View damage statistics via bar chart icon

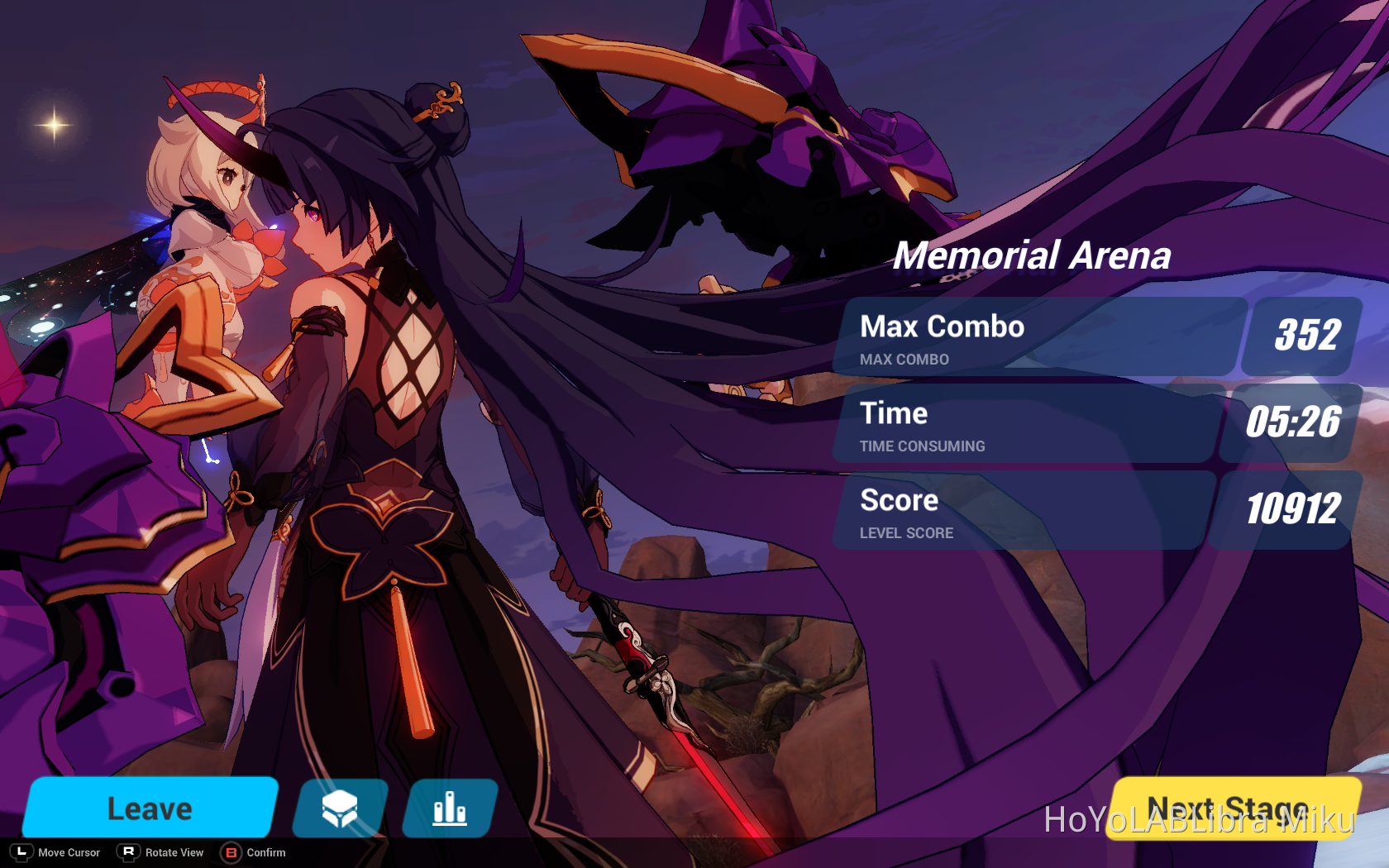coord(449,808)
